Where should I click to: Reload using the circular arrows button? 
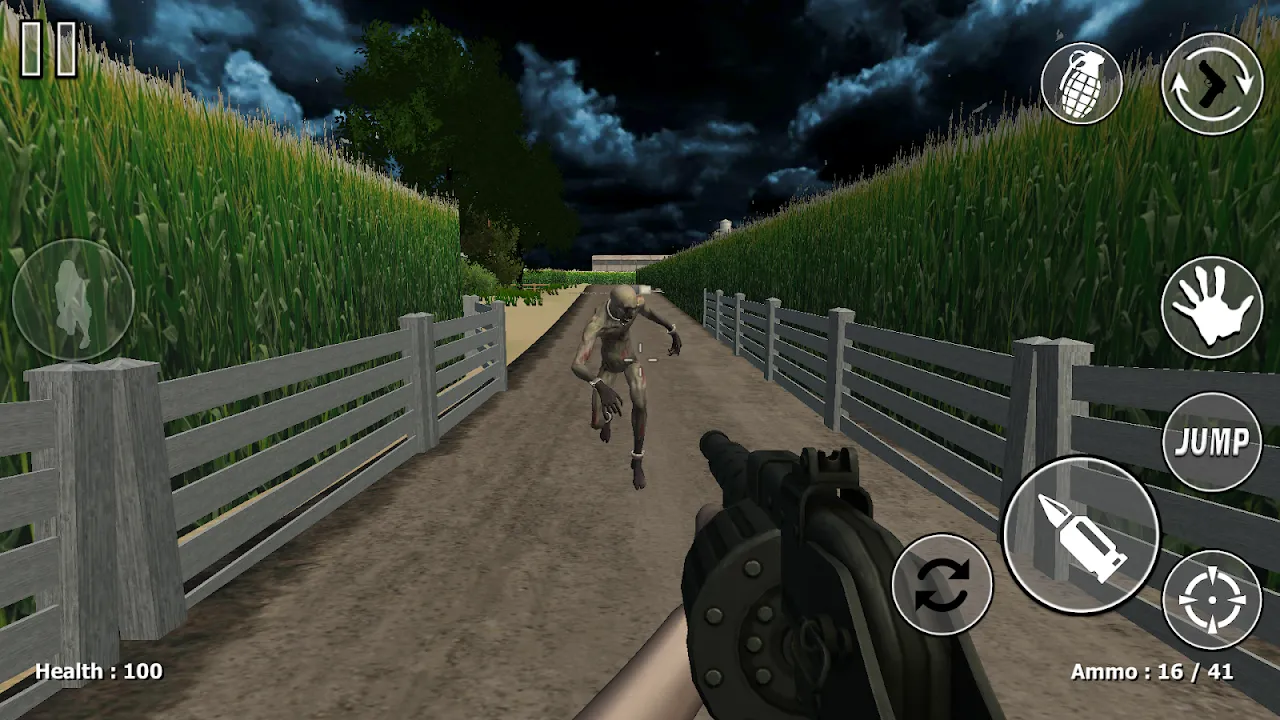point(941,584)
